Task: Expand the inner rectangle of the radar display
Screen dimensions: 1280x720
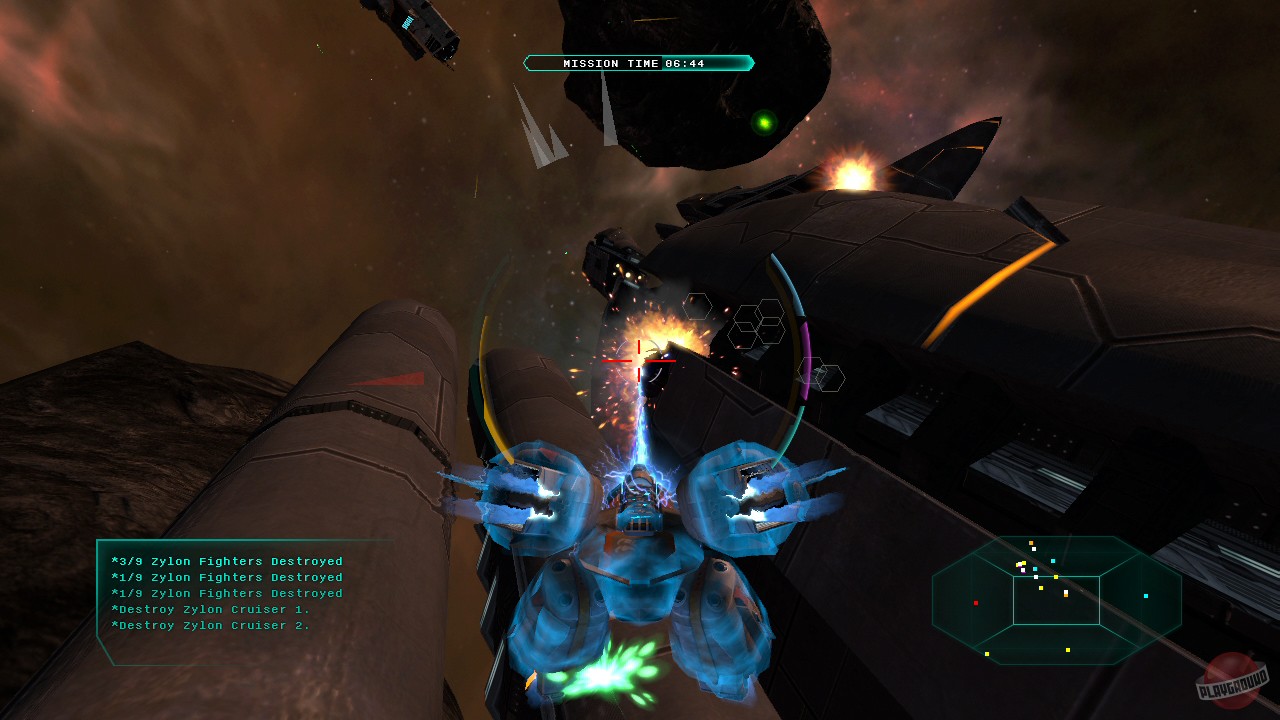Action: pos(1057,600)
